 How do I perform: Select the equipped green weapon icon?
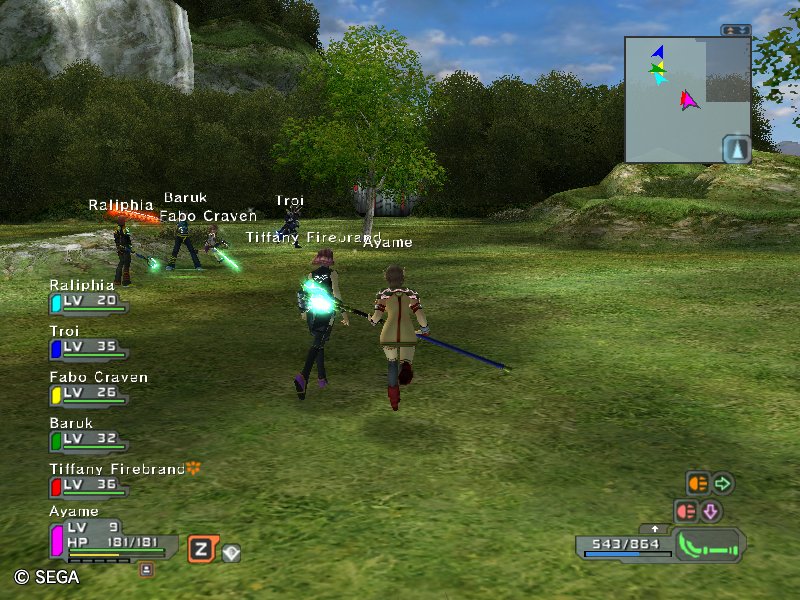coord(709,547)
